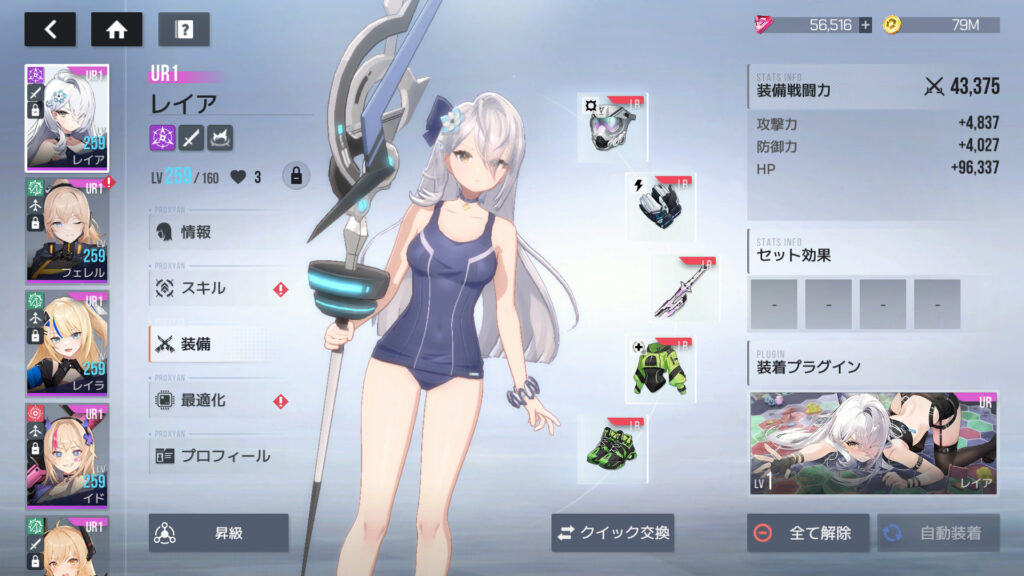
Task: Choose イド in the character list
Action: (x=67, y=455)
